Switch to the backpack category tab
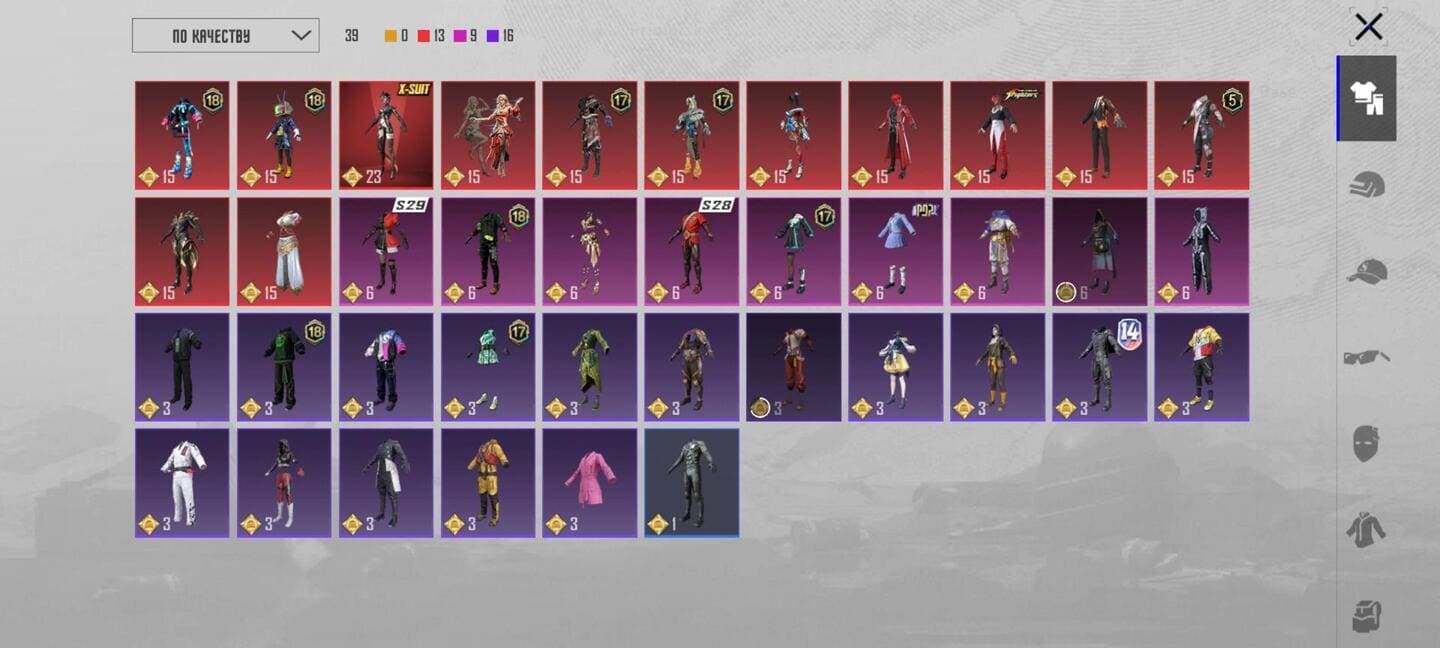The image size is (1440, 648). 1366,615
